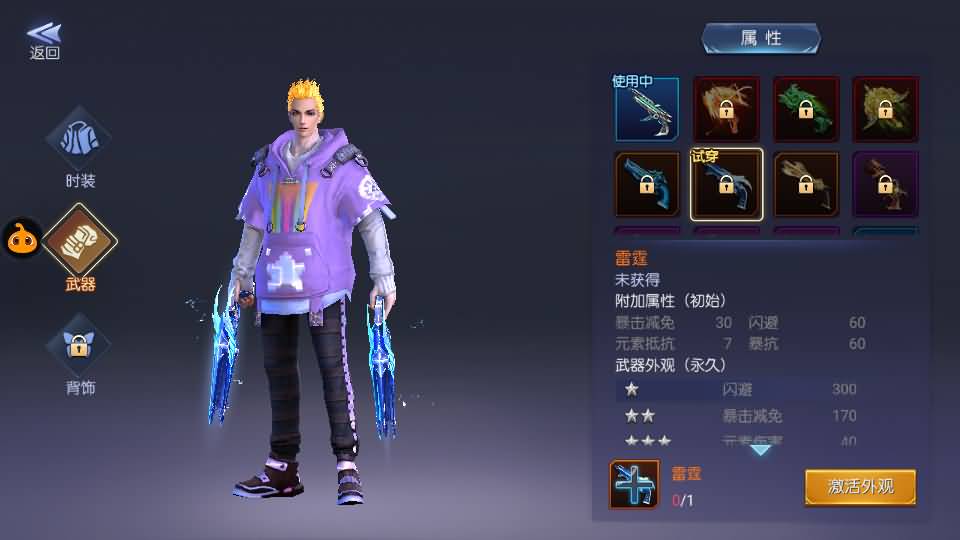Choose the locked weapon in purple frame
Screen dimensions: 960x540
[885, 184]
